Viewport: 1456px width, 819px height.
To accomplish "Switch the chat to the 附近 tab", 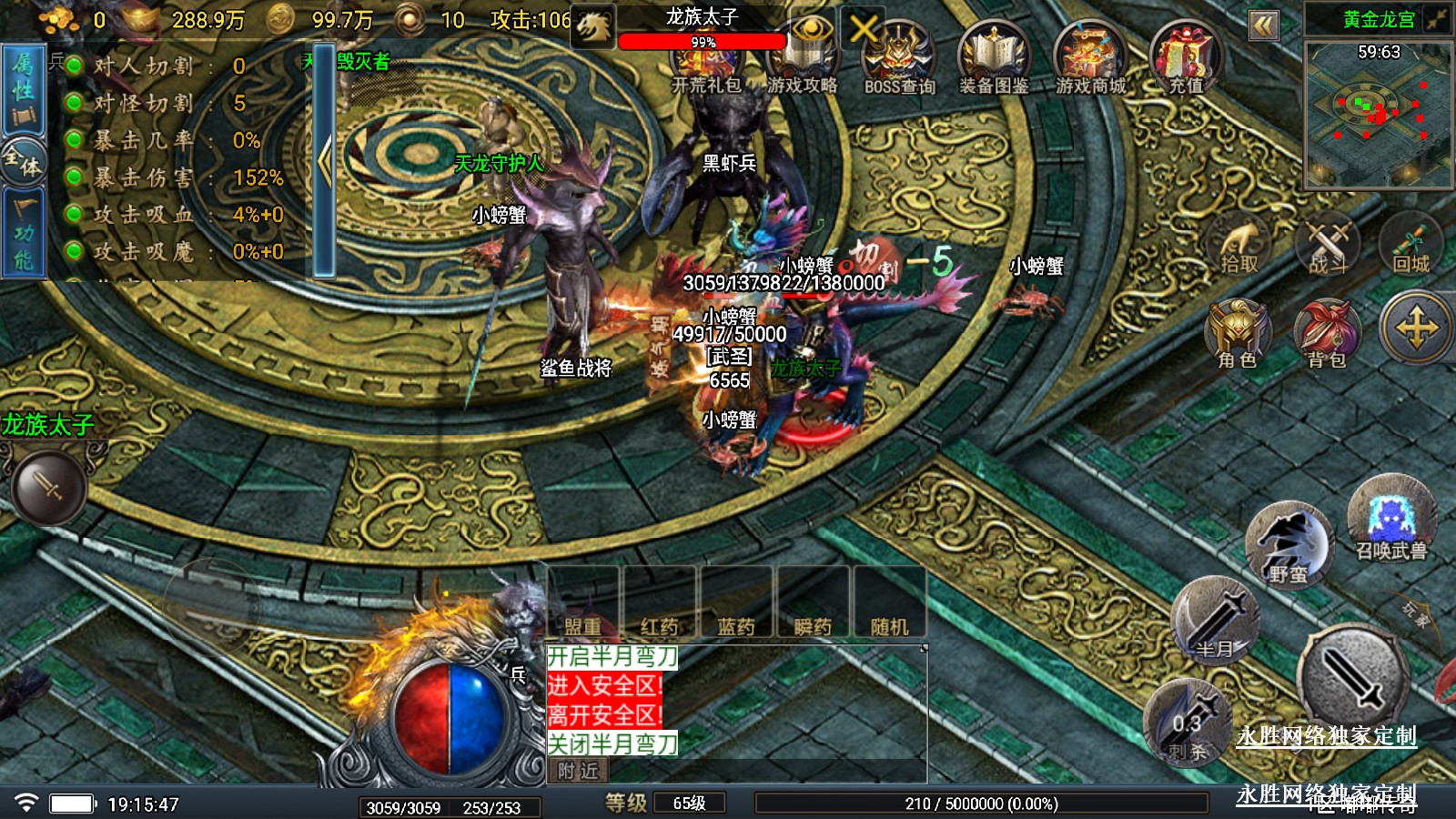I will click(x=578, y=771).
